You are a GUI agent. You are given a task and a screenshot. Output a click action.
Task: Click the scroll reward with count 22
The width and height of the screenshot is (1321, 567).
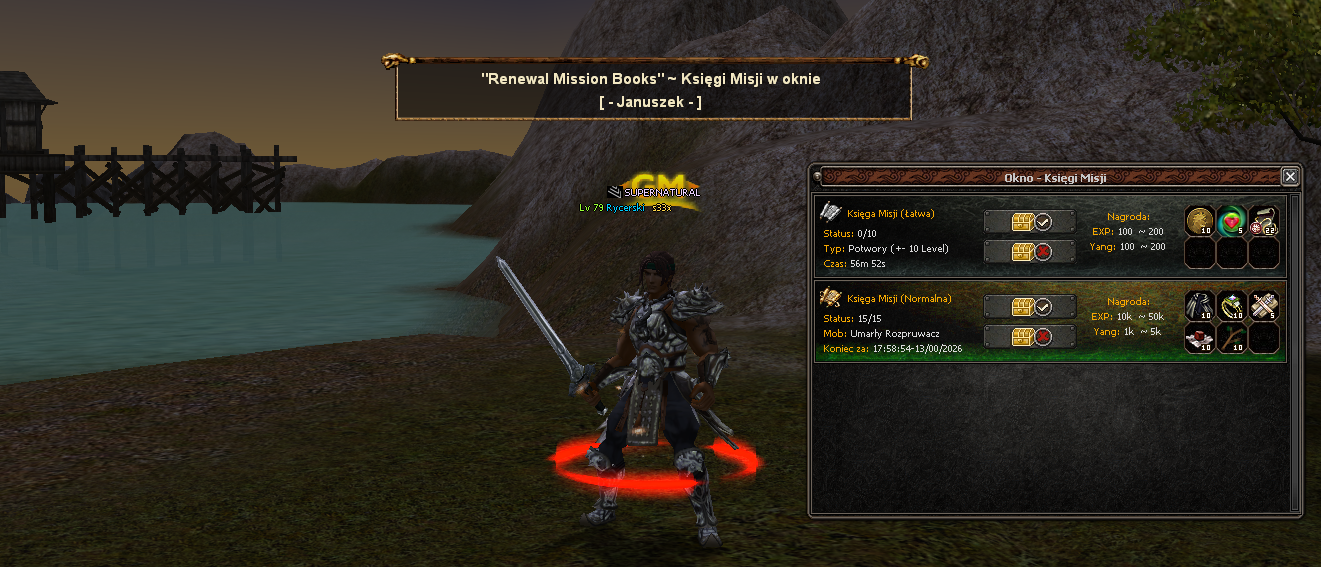click(1263, 221)
